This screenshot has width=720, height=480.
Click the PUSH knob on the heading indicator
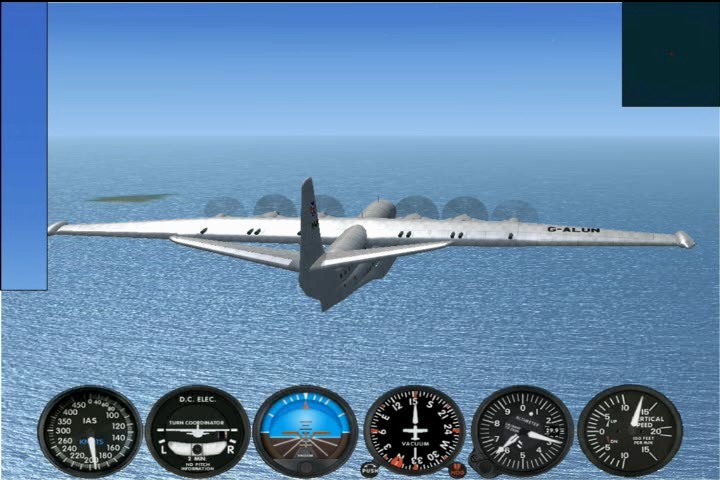pyautogui.click(x=370, y=469)
